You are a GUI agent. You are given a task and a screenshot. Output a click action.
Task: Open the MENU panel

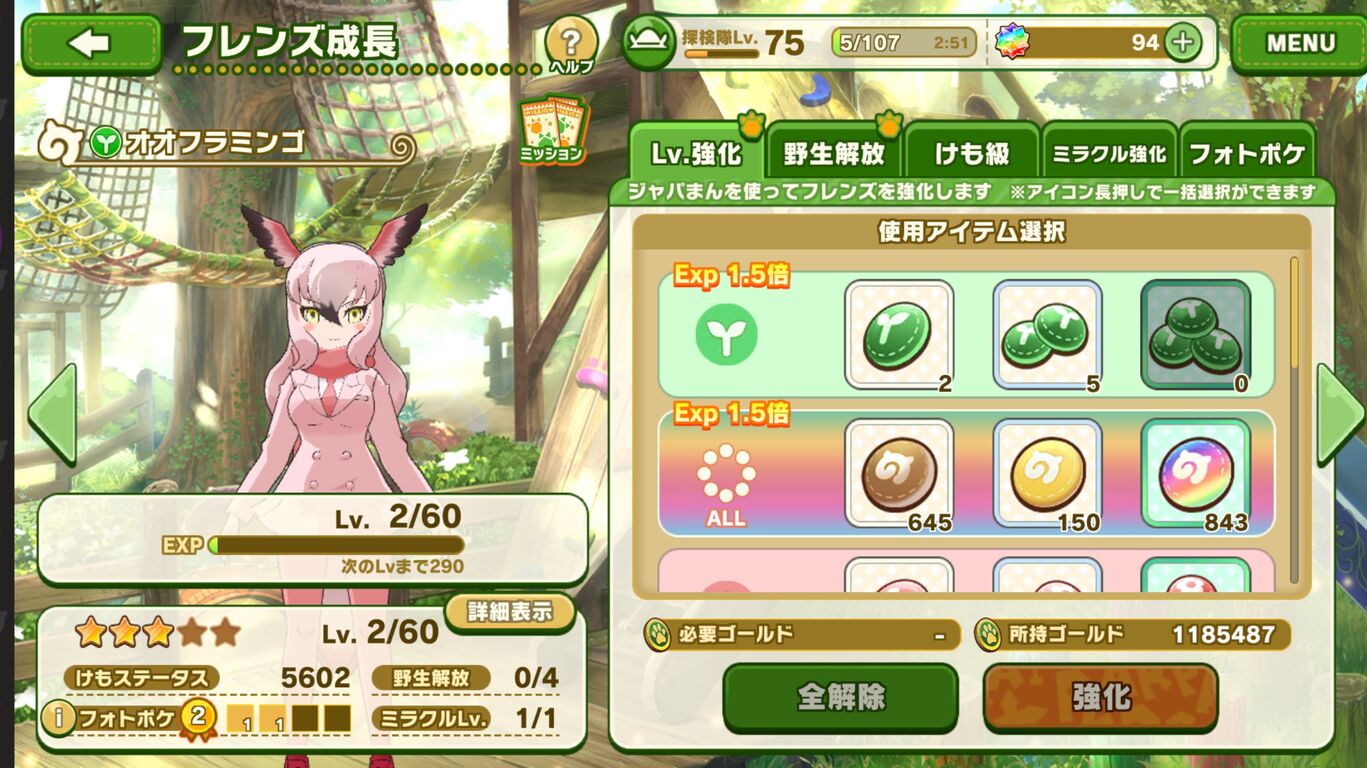(x=1299, y=41)
